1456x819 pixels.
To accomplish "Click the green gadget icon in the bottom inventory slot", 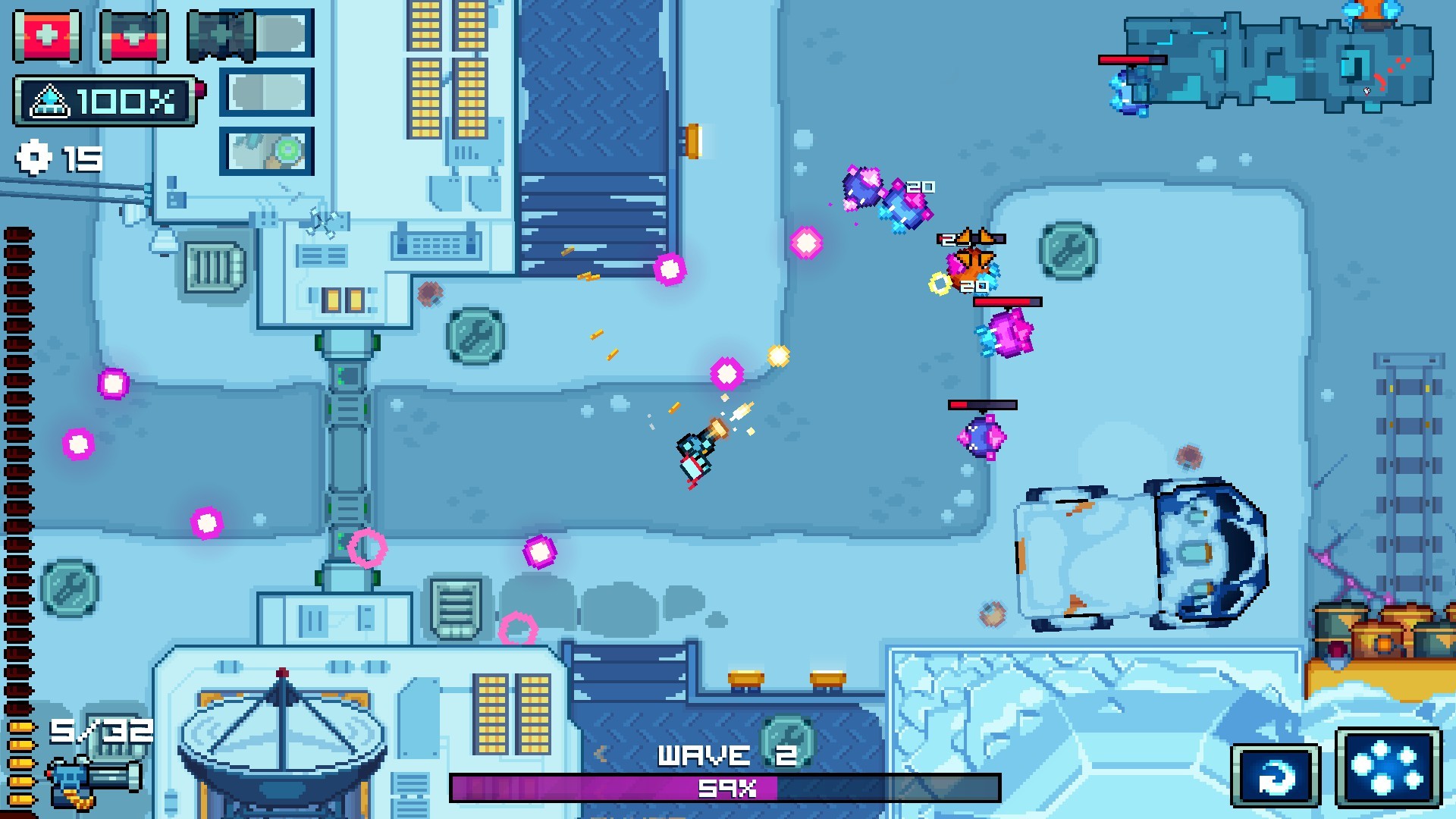I will point(267,152).
